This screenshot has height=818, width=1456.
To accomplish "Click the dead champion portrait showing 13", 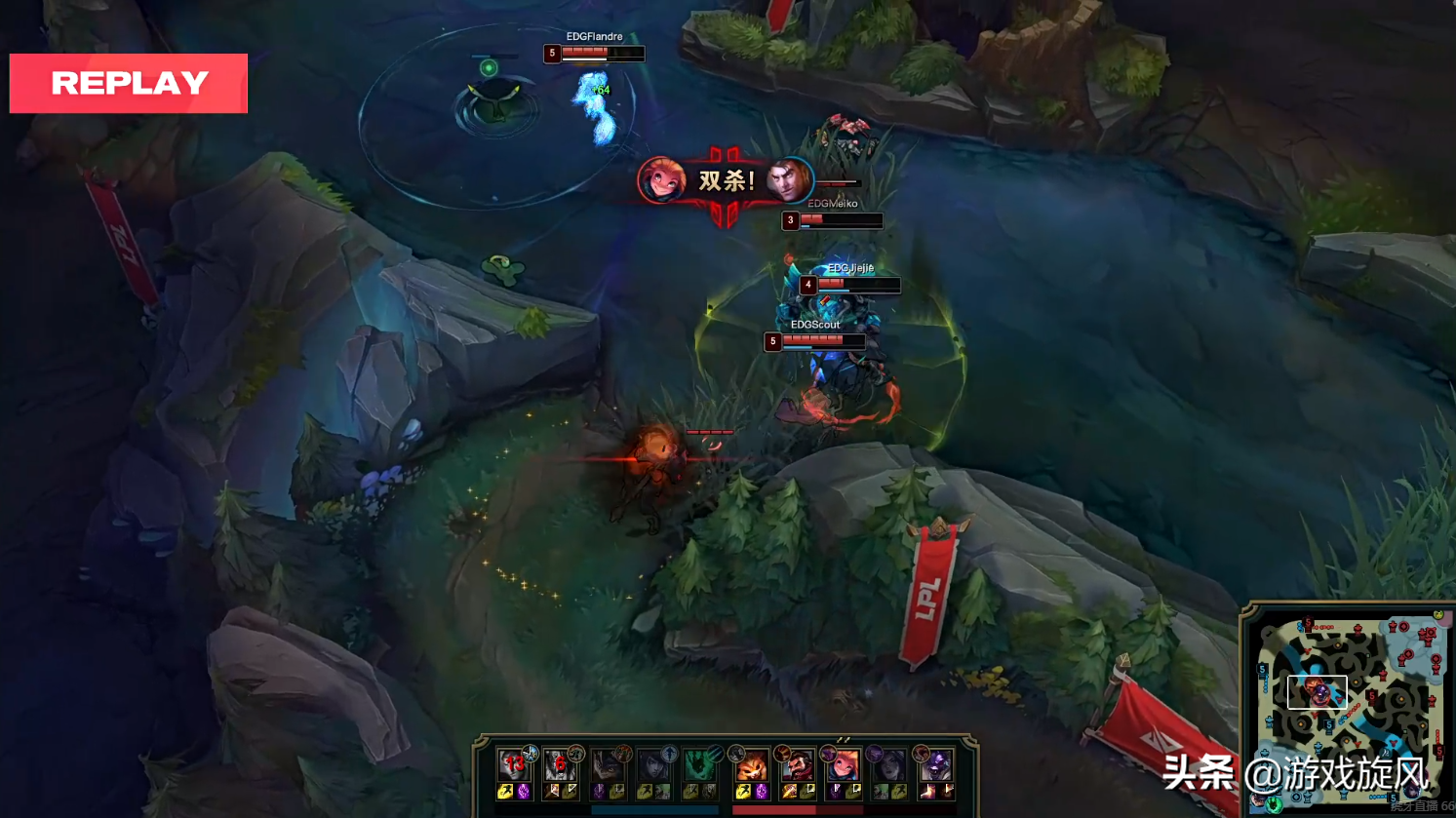I will point(513,766).
